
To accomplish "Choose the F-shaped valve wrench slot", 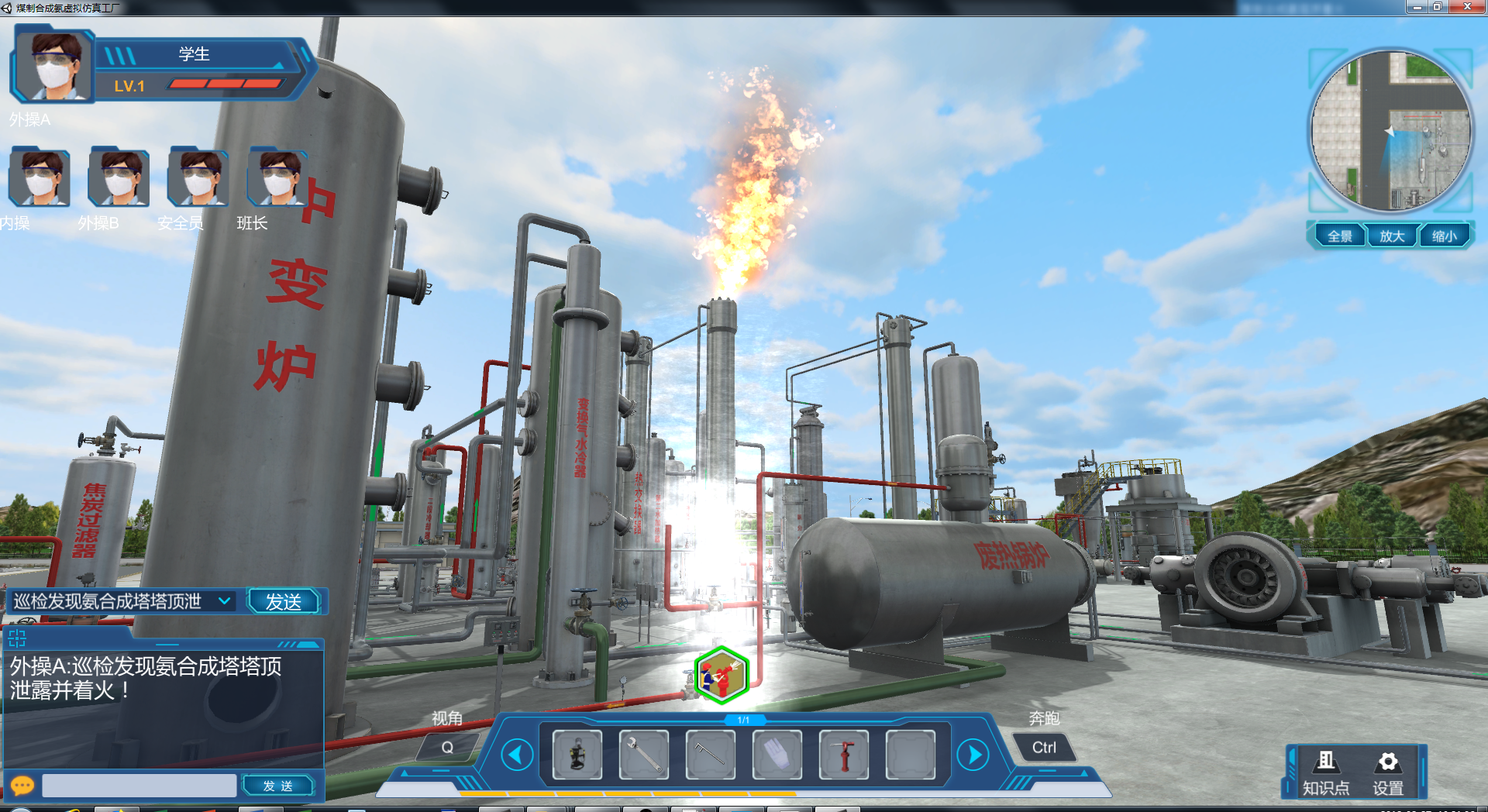I will pyautogui.click(x=711, y=754).
